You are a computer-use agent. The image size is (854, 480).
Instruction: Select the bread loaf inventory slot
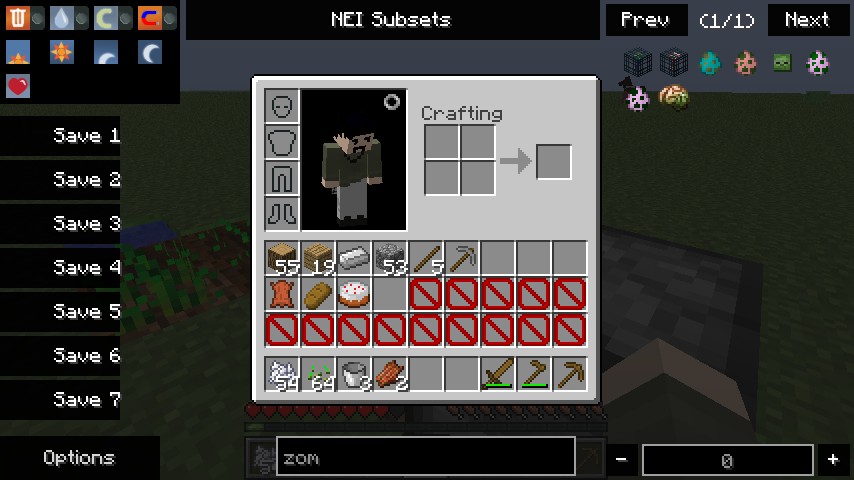[318, 294]
